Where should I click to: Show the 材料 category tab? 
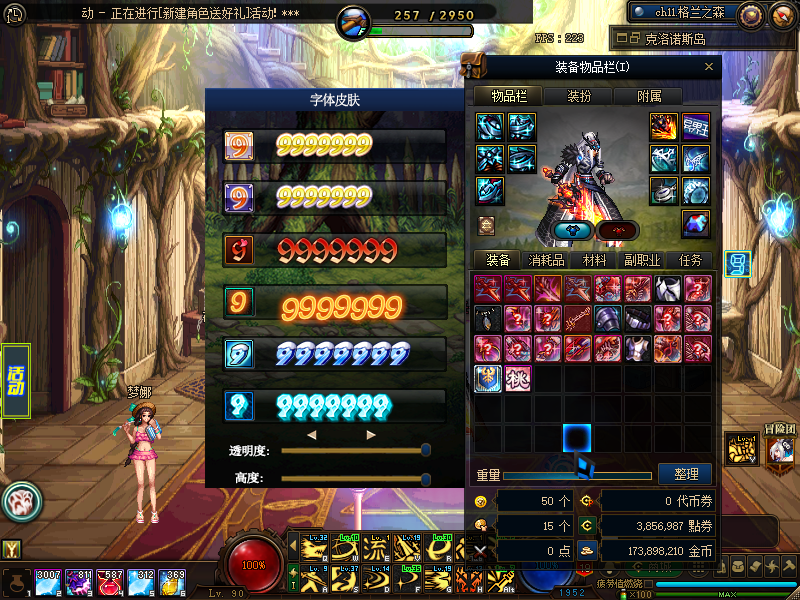tap(594, 260)
